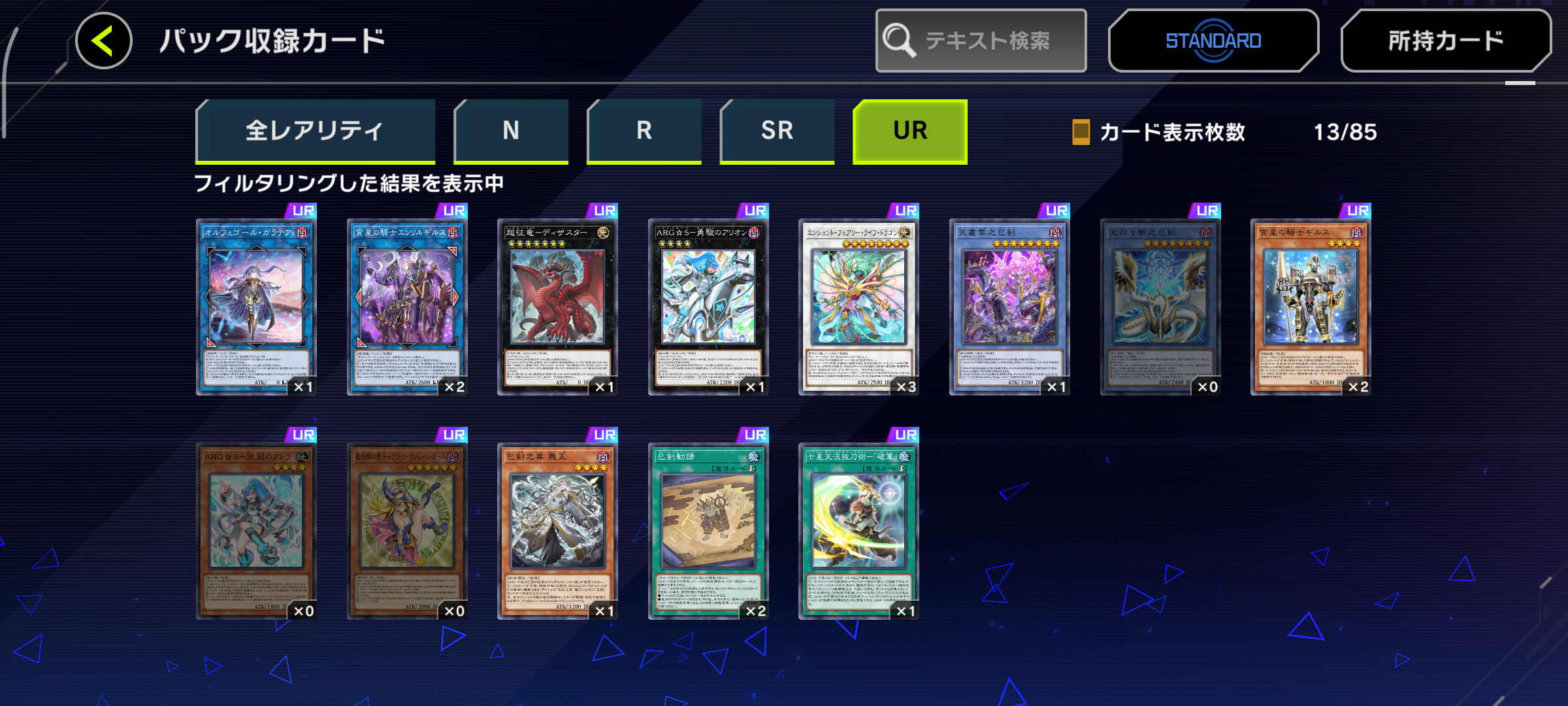Show the R rarity cards
Image resolution: width=1568 pixels, height=706 pixels.
point(644,131)
